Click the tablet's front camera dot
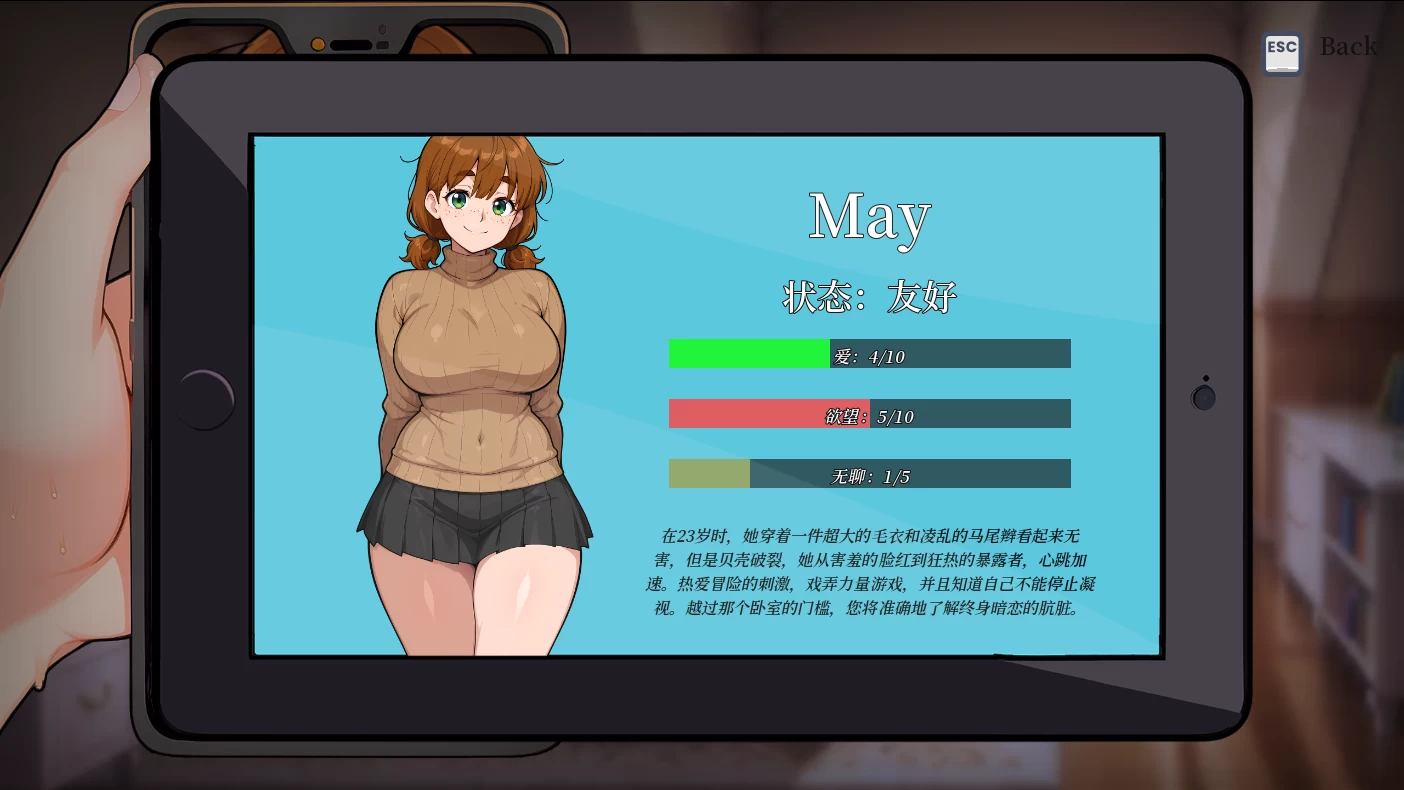Viewport: 1404px width, 790px height. click(1204, 397)
